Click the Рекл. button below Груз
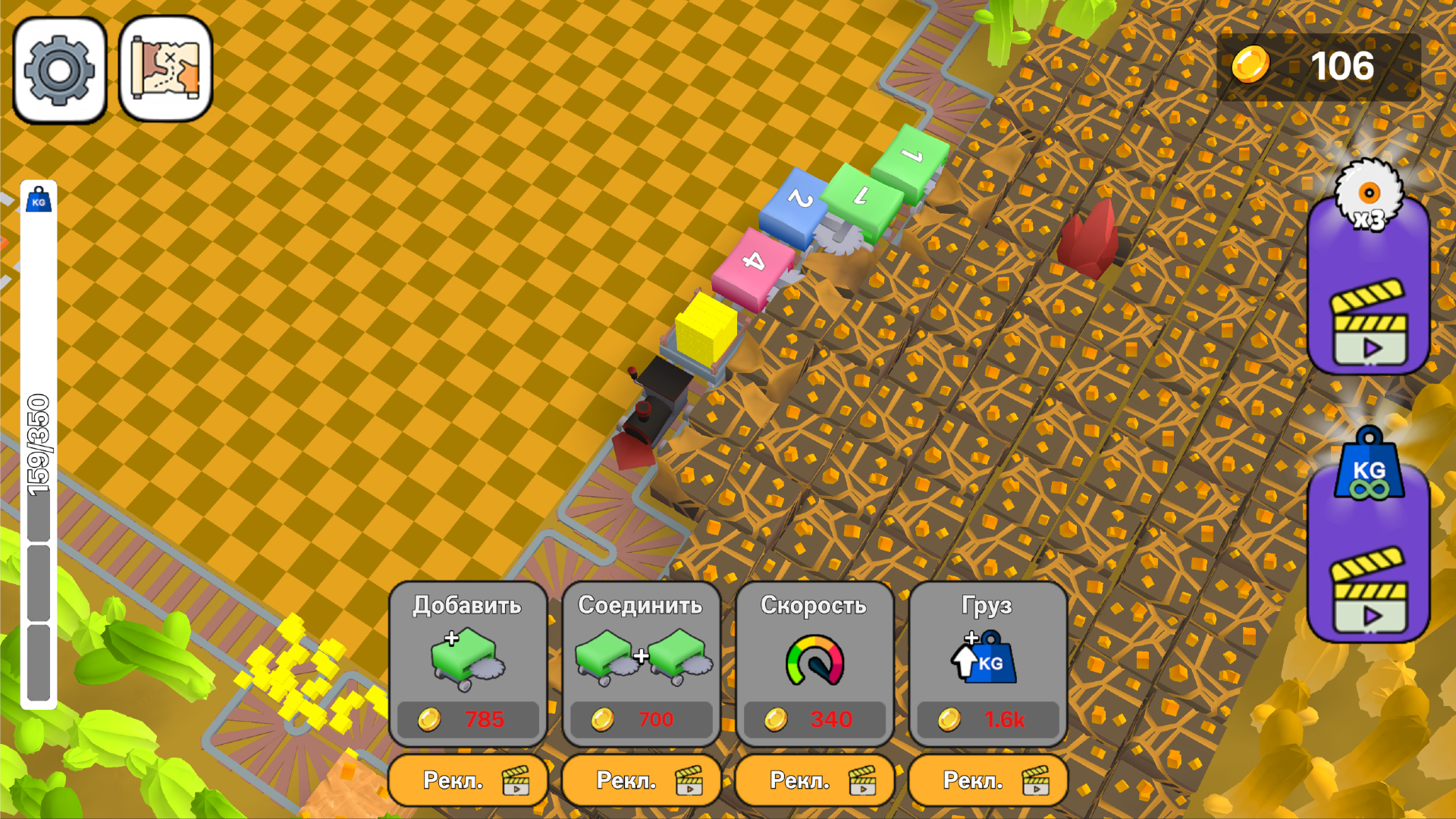This screenshot has width=1456, height=819. (x=987, y=780)
